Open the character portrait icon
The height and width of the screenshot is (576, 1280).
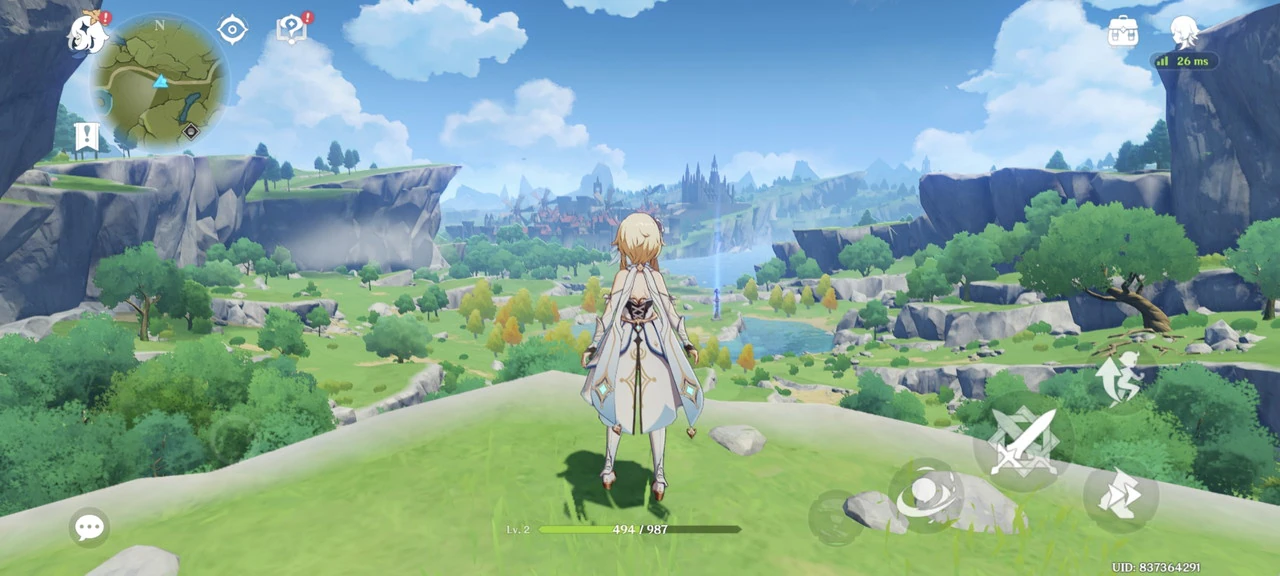(1184, 31)
